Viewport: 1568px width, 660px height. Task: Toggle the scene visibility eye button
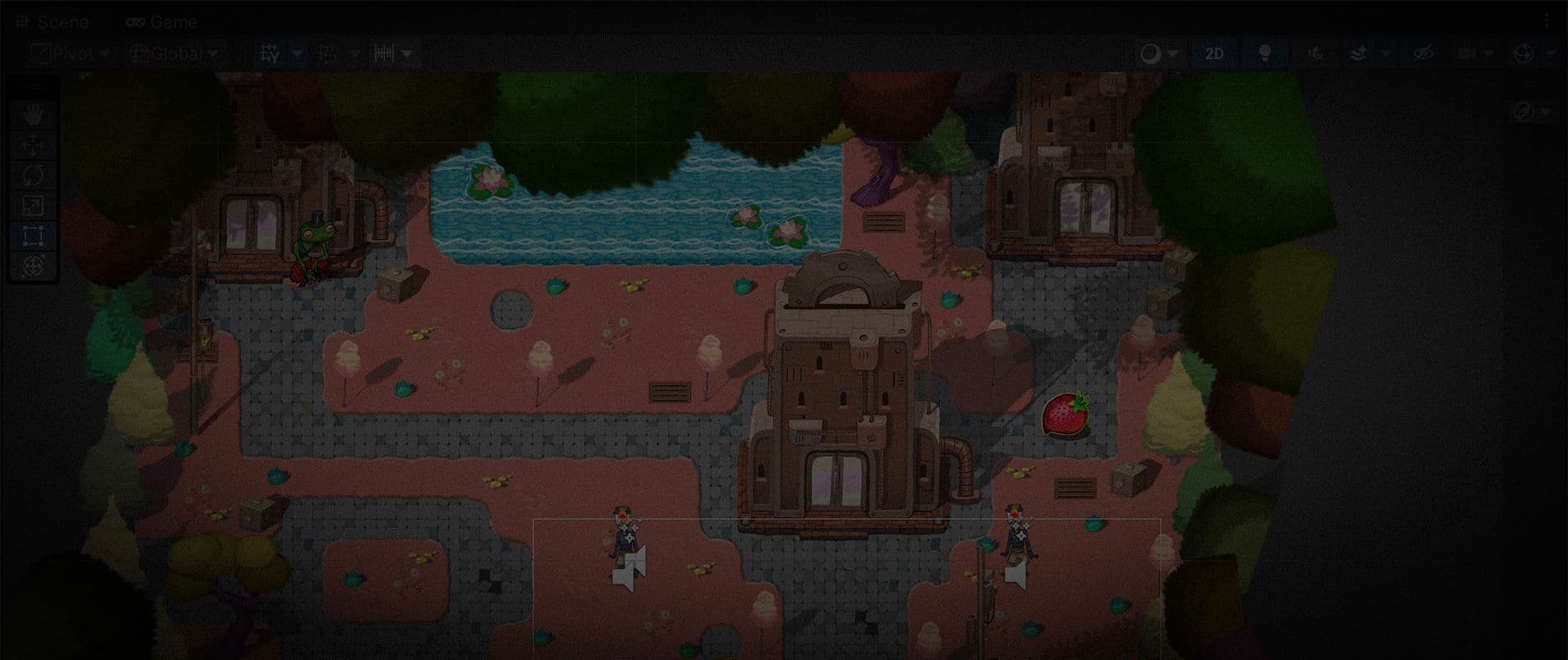pyautogui.click(x=1424, y=54)
